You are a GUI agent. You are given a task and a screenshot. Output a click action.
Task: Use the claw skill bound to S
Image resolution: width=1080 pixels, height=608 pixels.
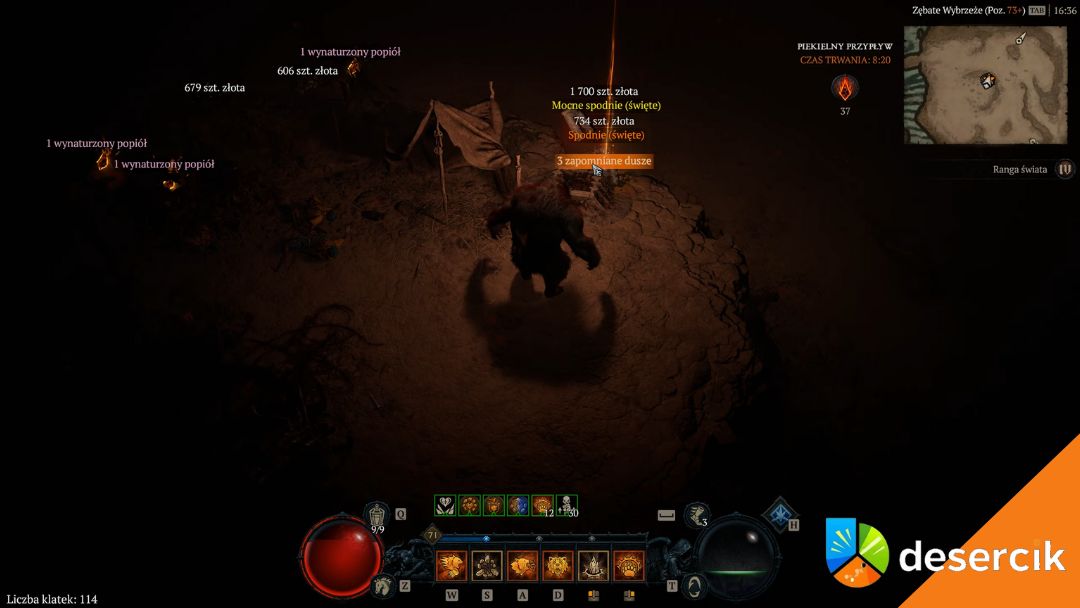pos(486,567)
